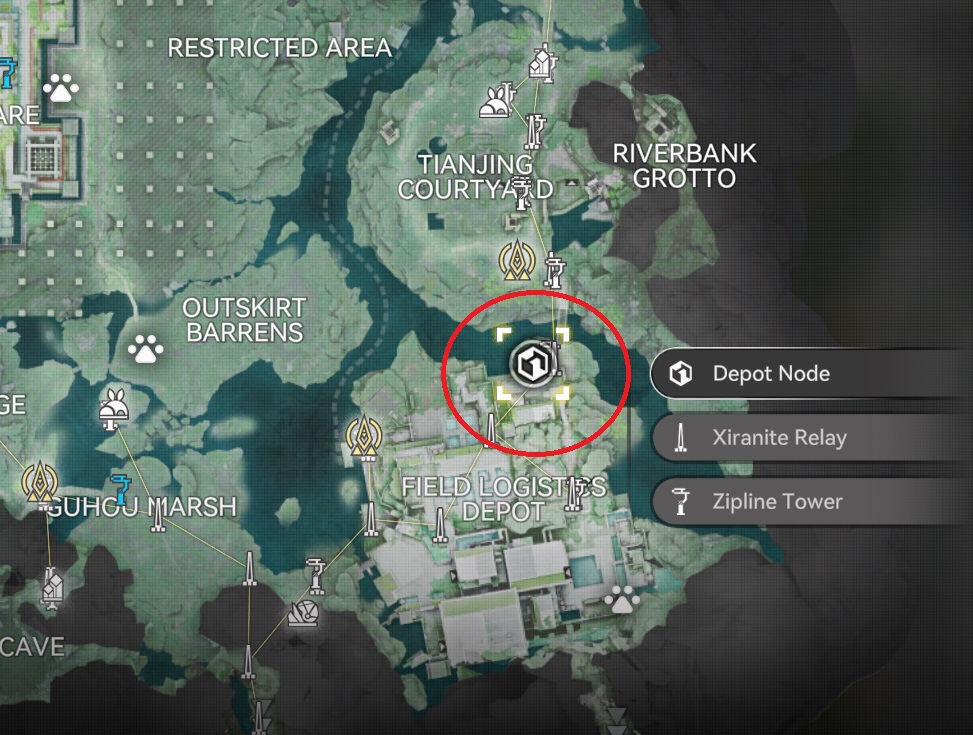Click the satellite dish marker south of Guhou Marsh
The image size is (973, 735).
pos(303,612)
